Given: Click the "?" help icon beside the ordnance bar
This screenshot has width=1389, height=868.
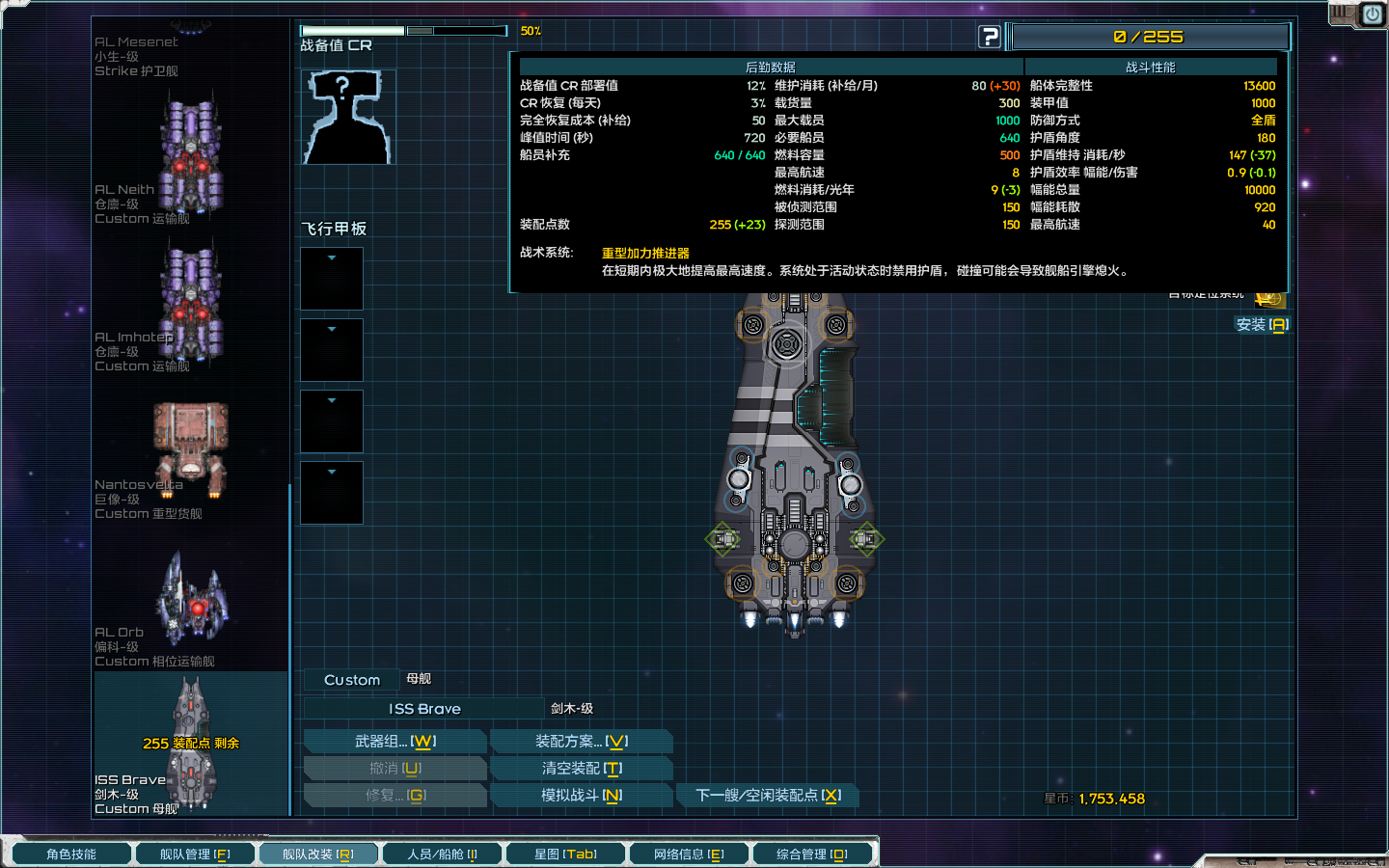Looking at the screenshot, I should (990, 37).
